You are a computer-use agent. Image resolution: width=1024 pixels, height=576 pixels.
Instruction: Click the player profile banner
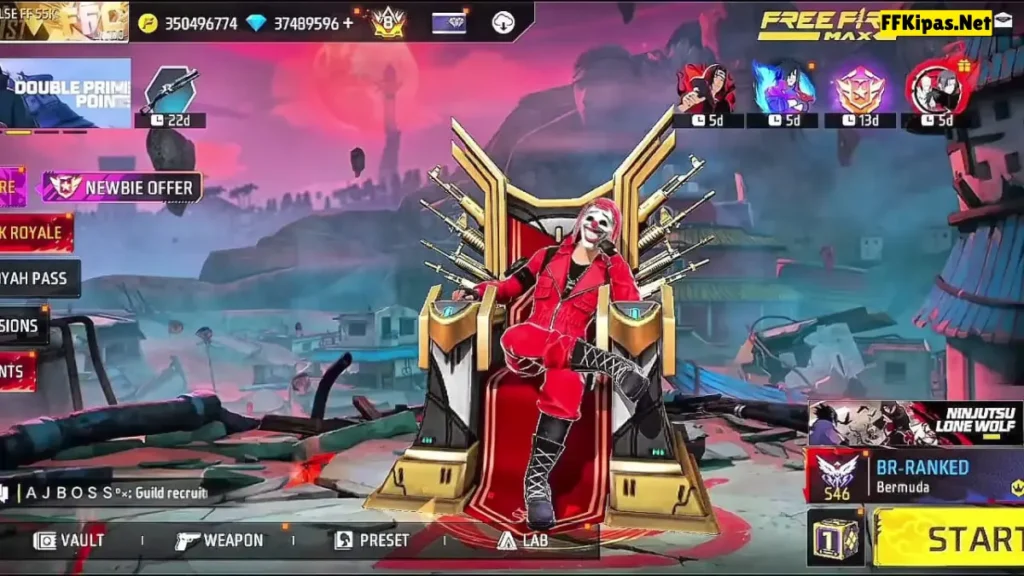[x=64, y=21]
